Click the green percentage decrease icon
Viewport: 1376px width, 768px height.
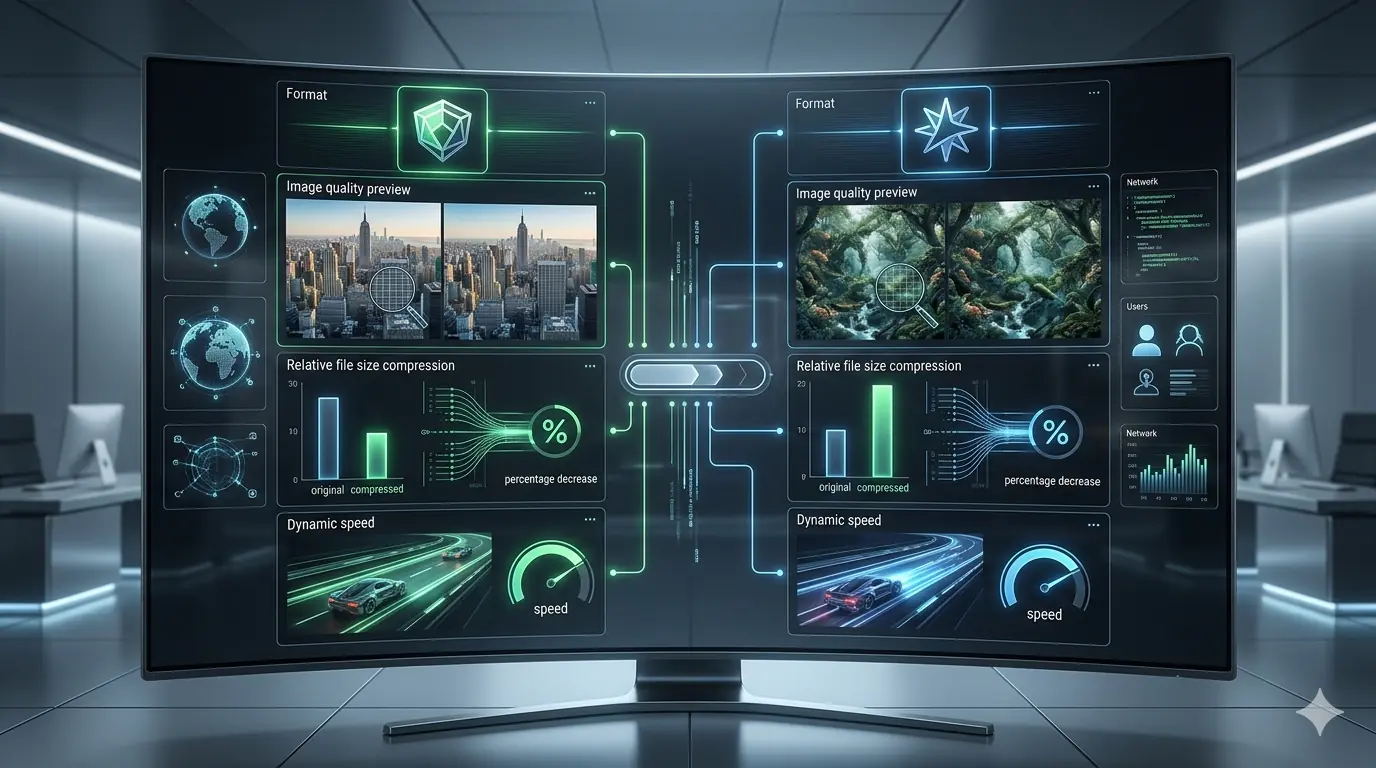(554, 432)
